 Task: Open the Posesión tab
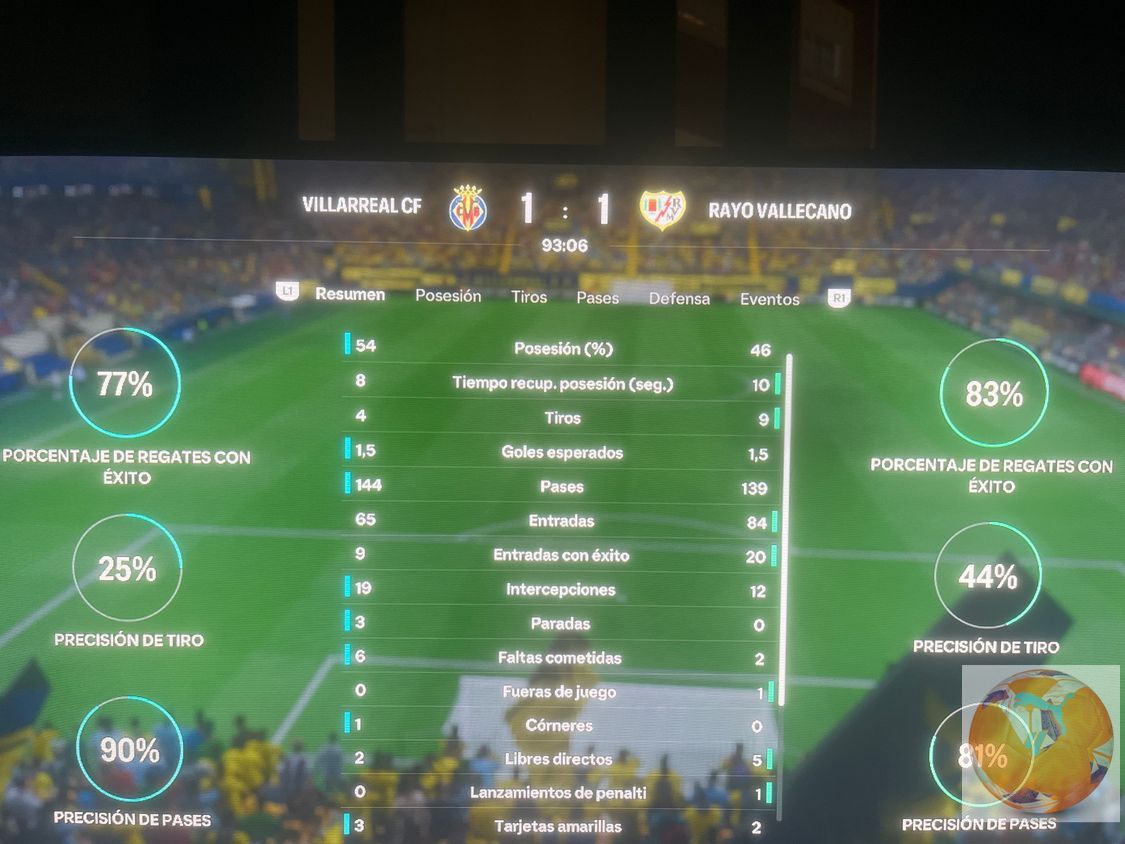pos(448,296)
